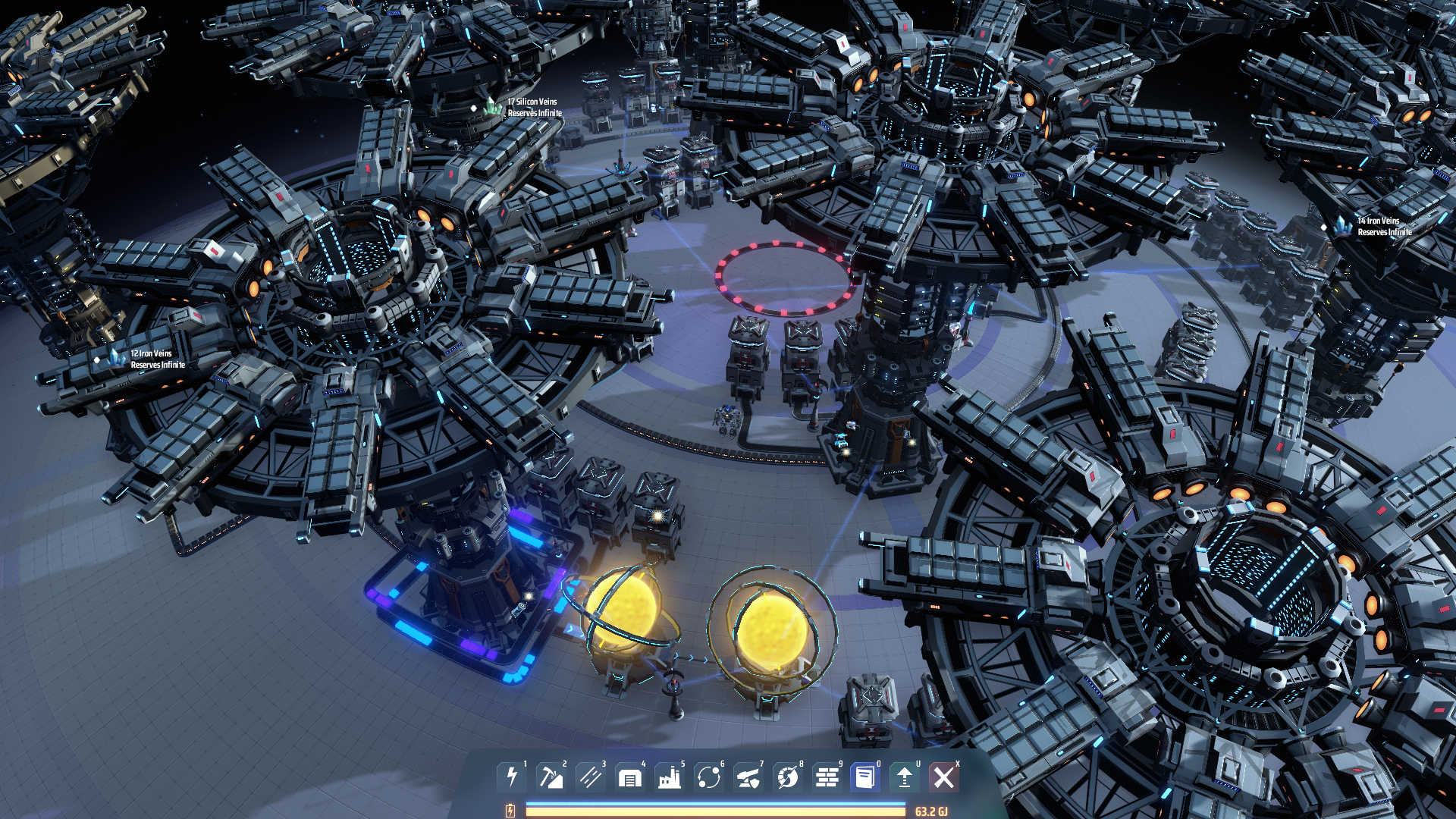Open the conveyor belt logistics category
The width and height of the screenshot is (1456, 819).
point(591,777)
